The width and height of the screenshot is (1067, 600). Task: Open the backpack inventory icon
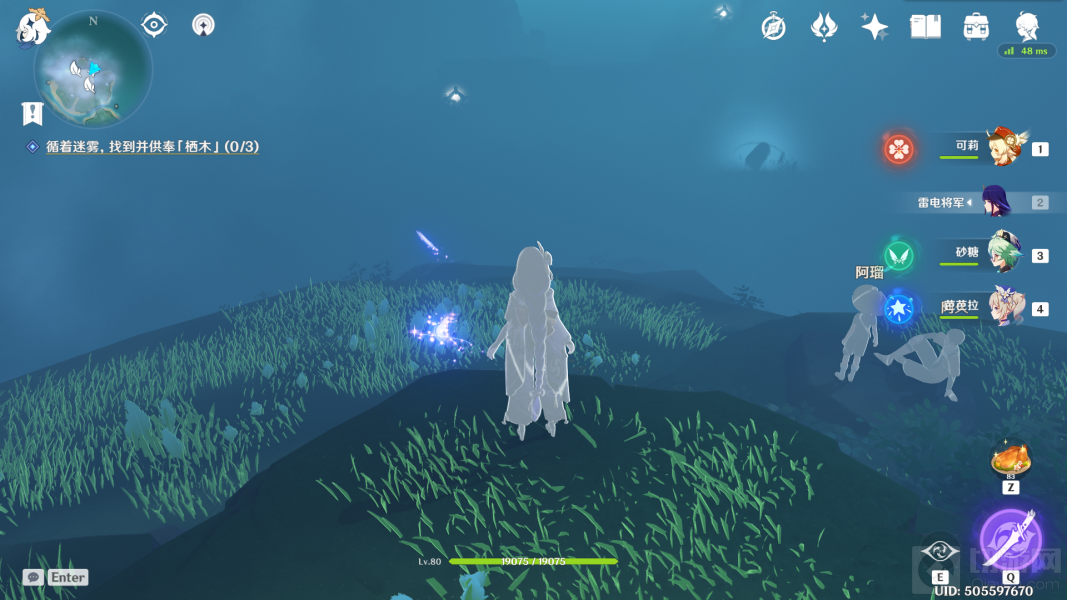coord(976,27)
